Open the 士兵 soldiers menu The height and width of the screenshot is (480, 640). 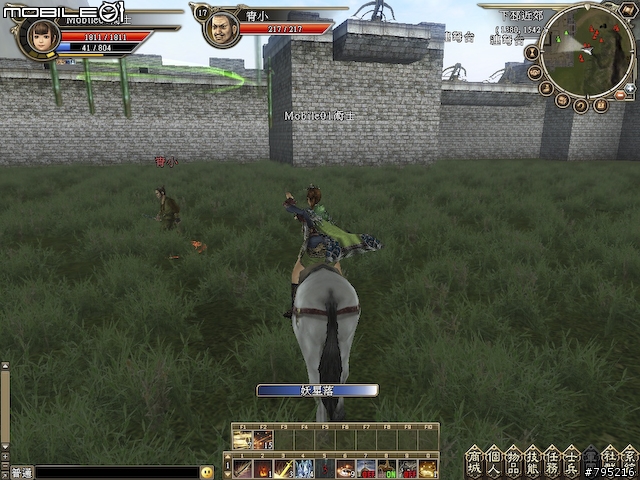click(x=570, y=459)
